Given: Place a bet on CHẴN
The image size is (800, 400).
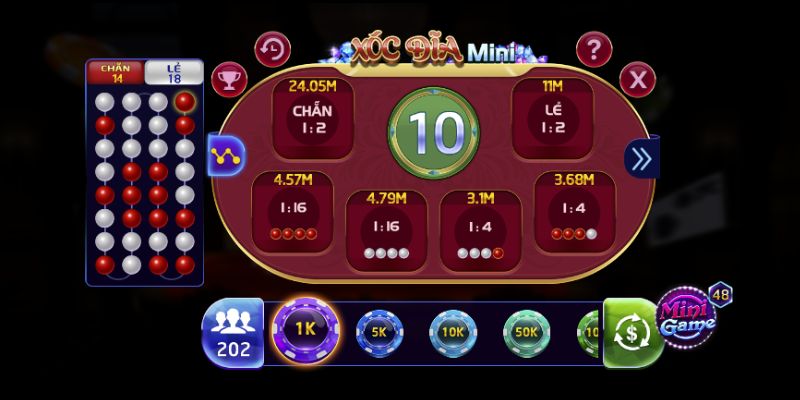Looking at the screenshot, I should (312, 118).
